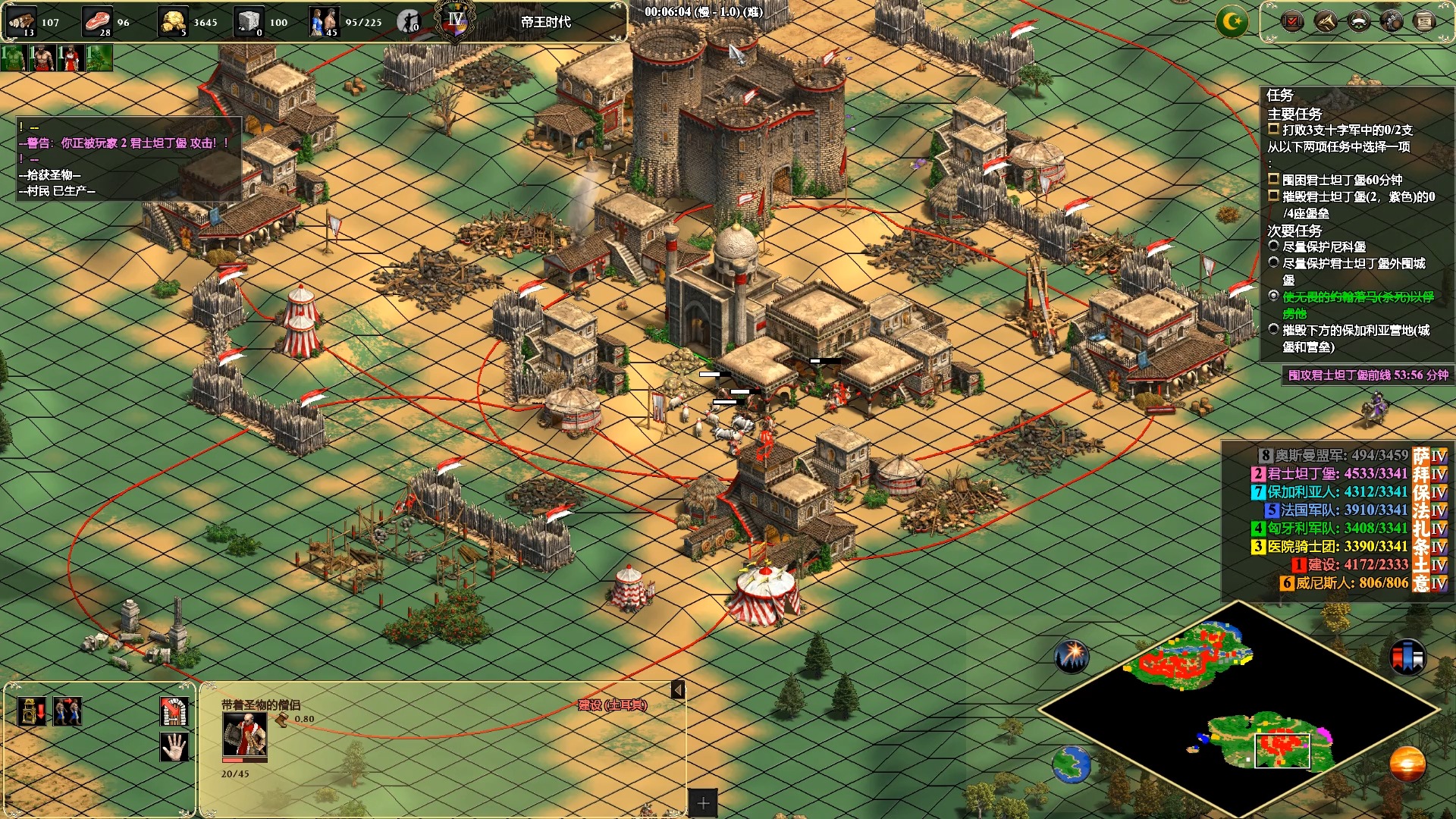Select the wood resource icon
The height and width of the screenshot is (819, 1456).
(x=22, y=20)
